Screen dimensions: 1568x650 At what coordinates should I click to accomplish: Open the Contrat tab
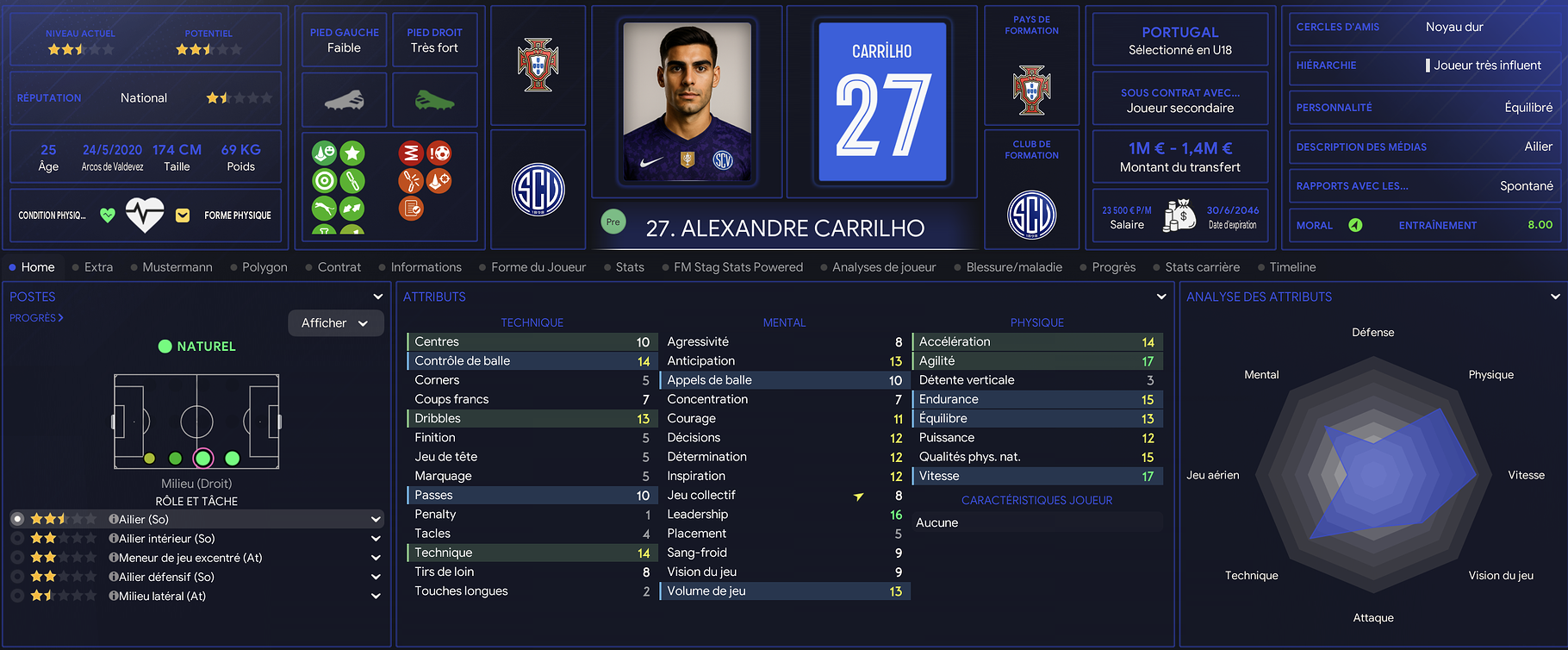pos(339,267)
